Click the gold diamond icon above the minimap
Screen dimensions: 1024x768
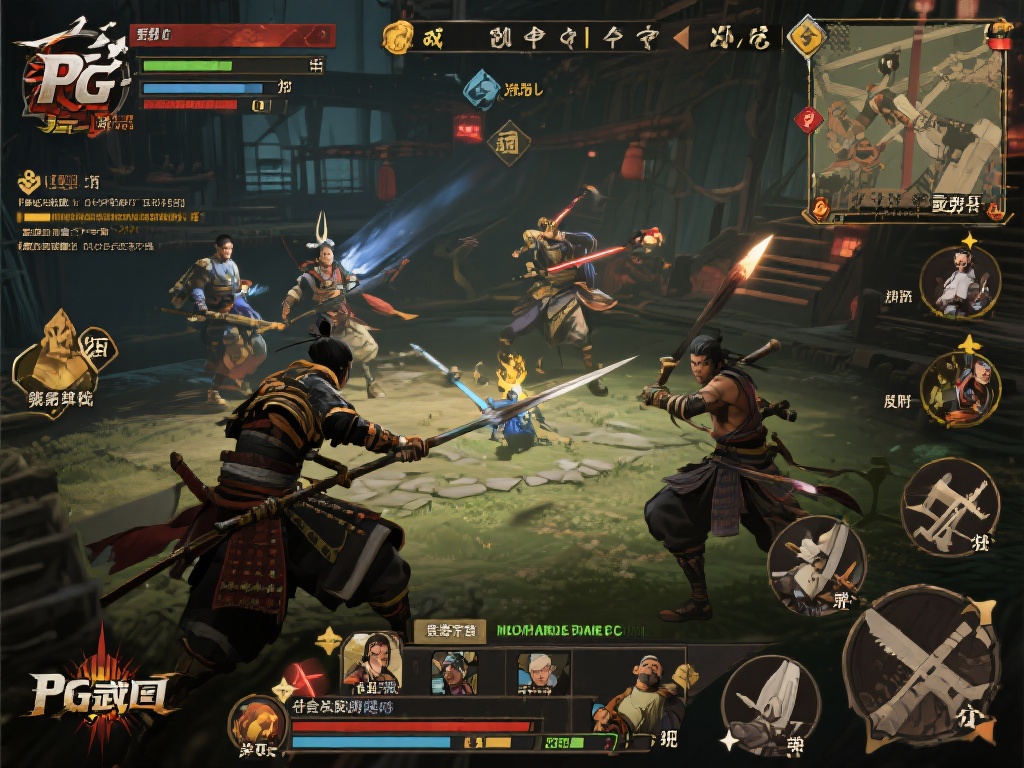coord(804,38)
